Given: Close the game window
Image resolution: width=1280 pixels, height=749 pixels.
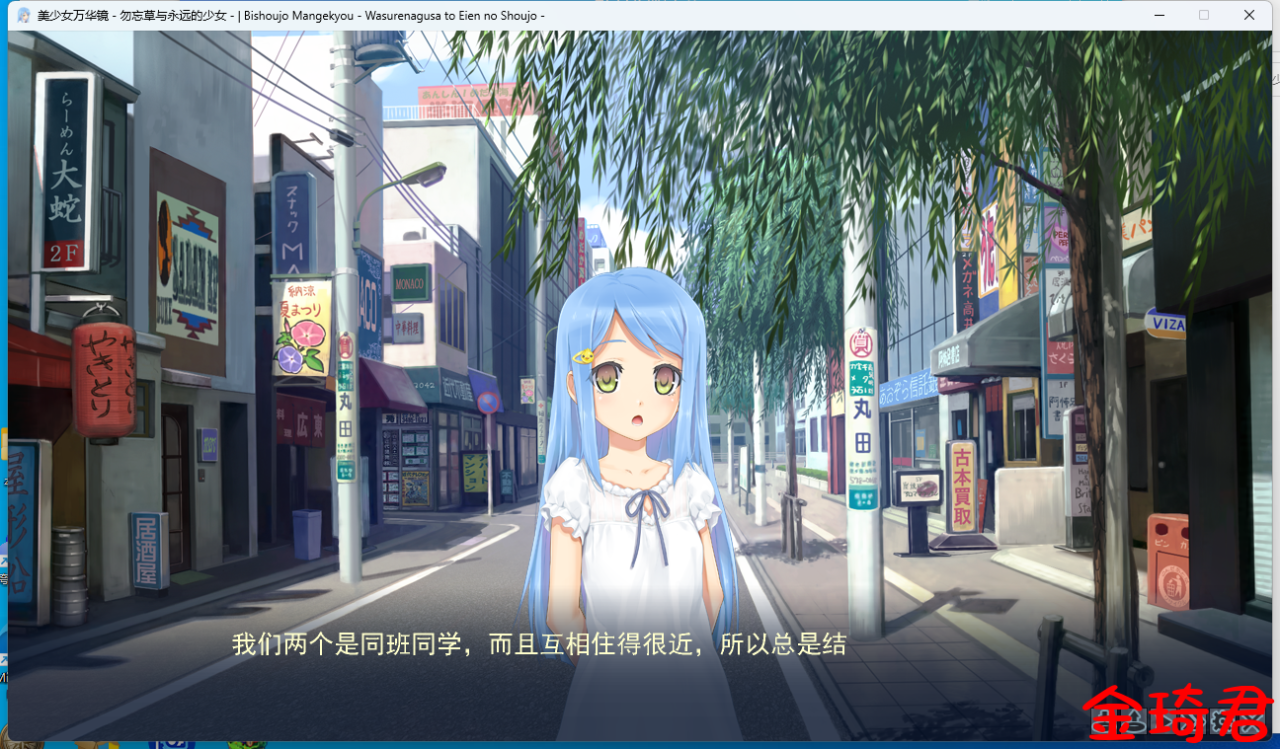Looking at the screenshot, I should point(1249,15).
